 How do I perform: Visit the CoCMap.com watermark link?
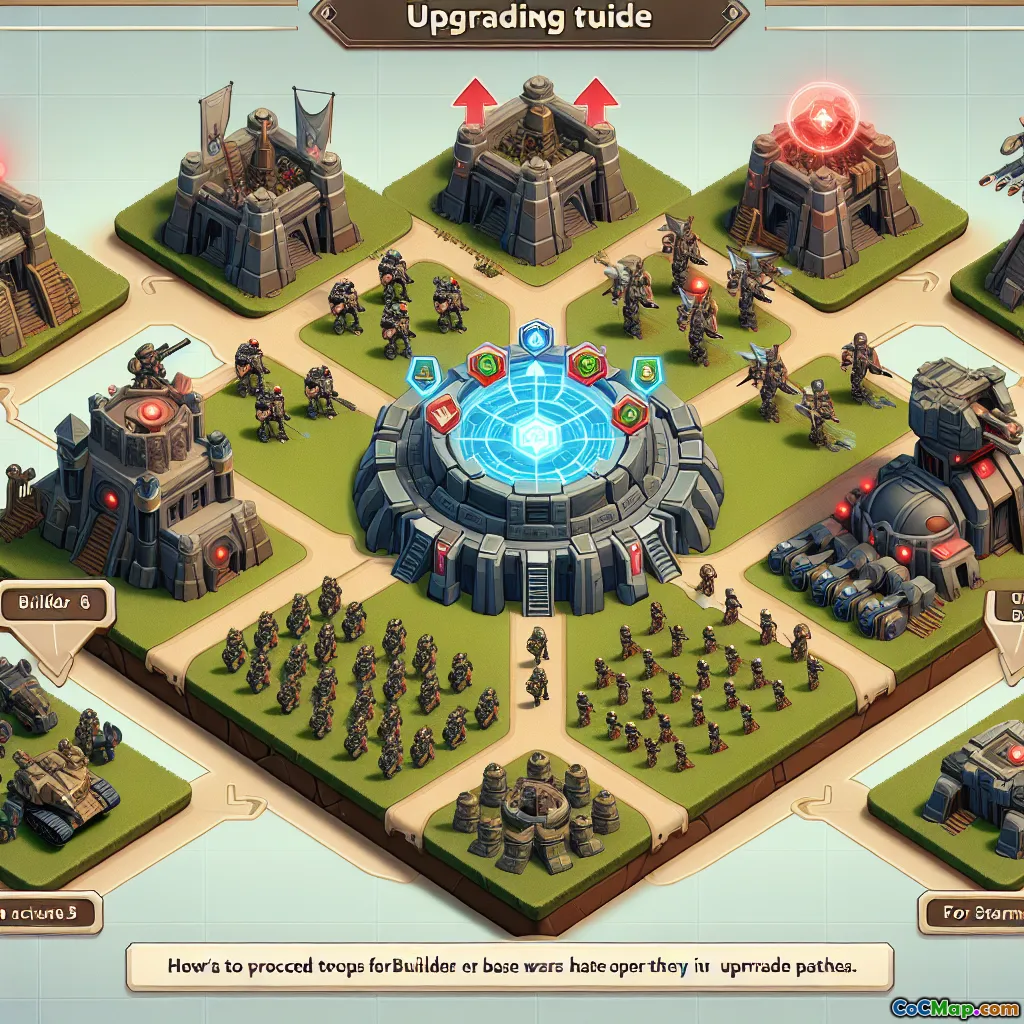tap(954, 1006)
